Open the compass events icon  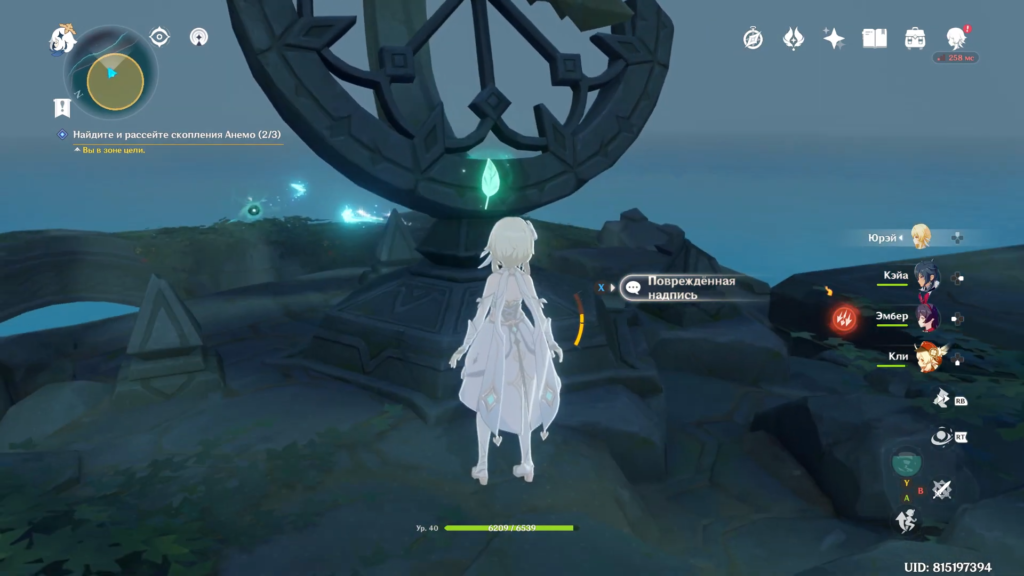[753, 38]
